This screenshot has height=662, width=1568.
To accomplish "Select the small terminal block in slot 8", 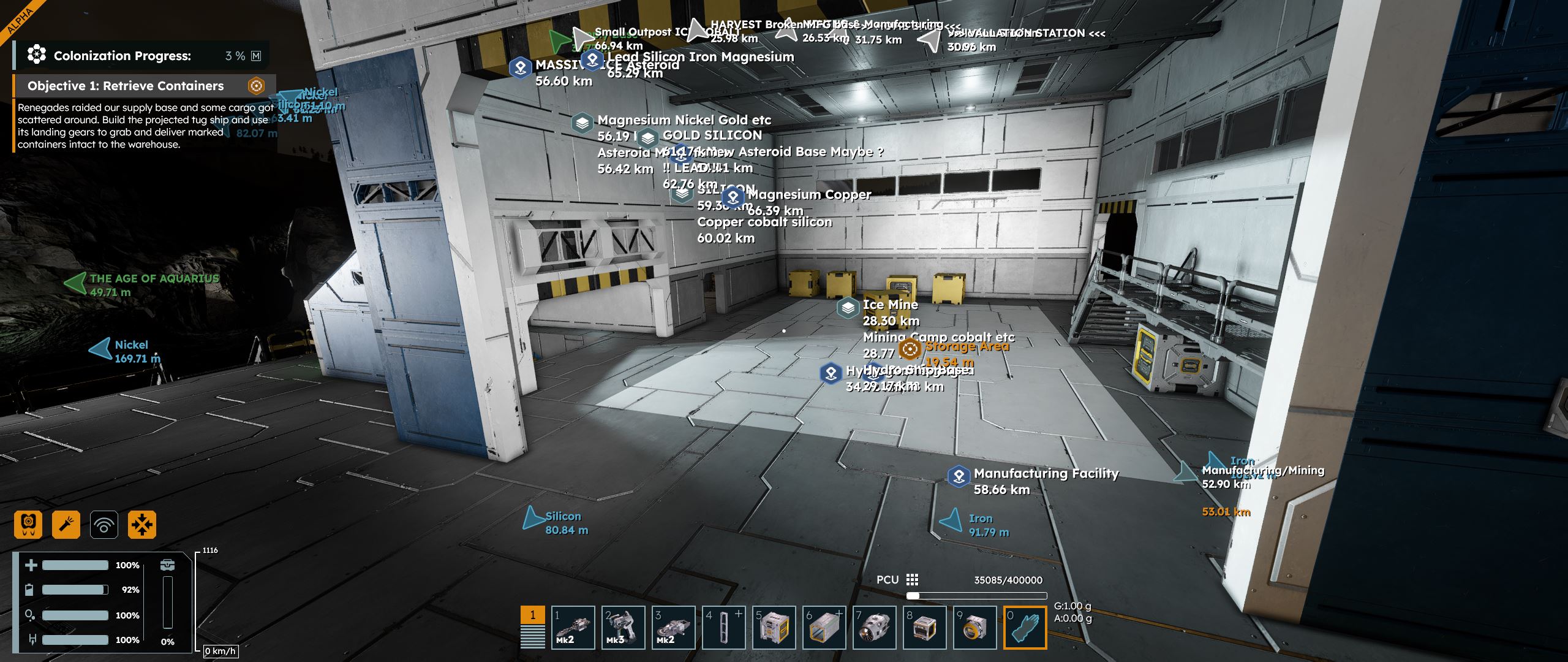I will click(924, 627).
